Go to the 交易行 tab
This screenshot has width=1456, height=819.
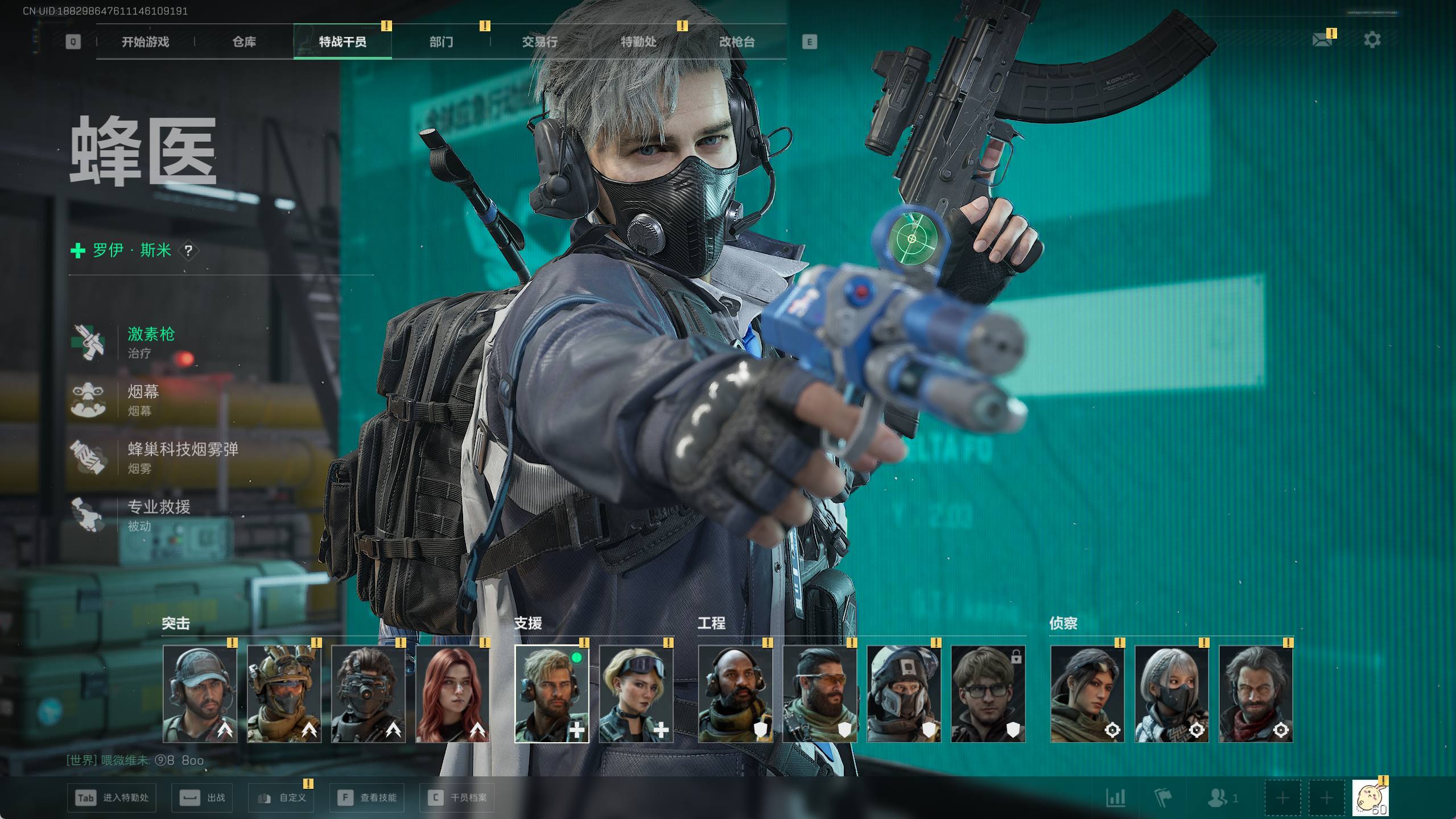(x=539, y=42)
